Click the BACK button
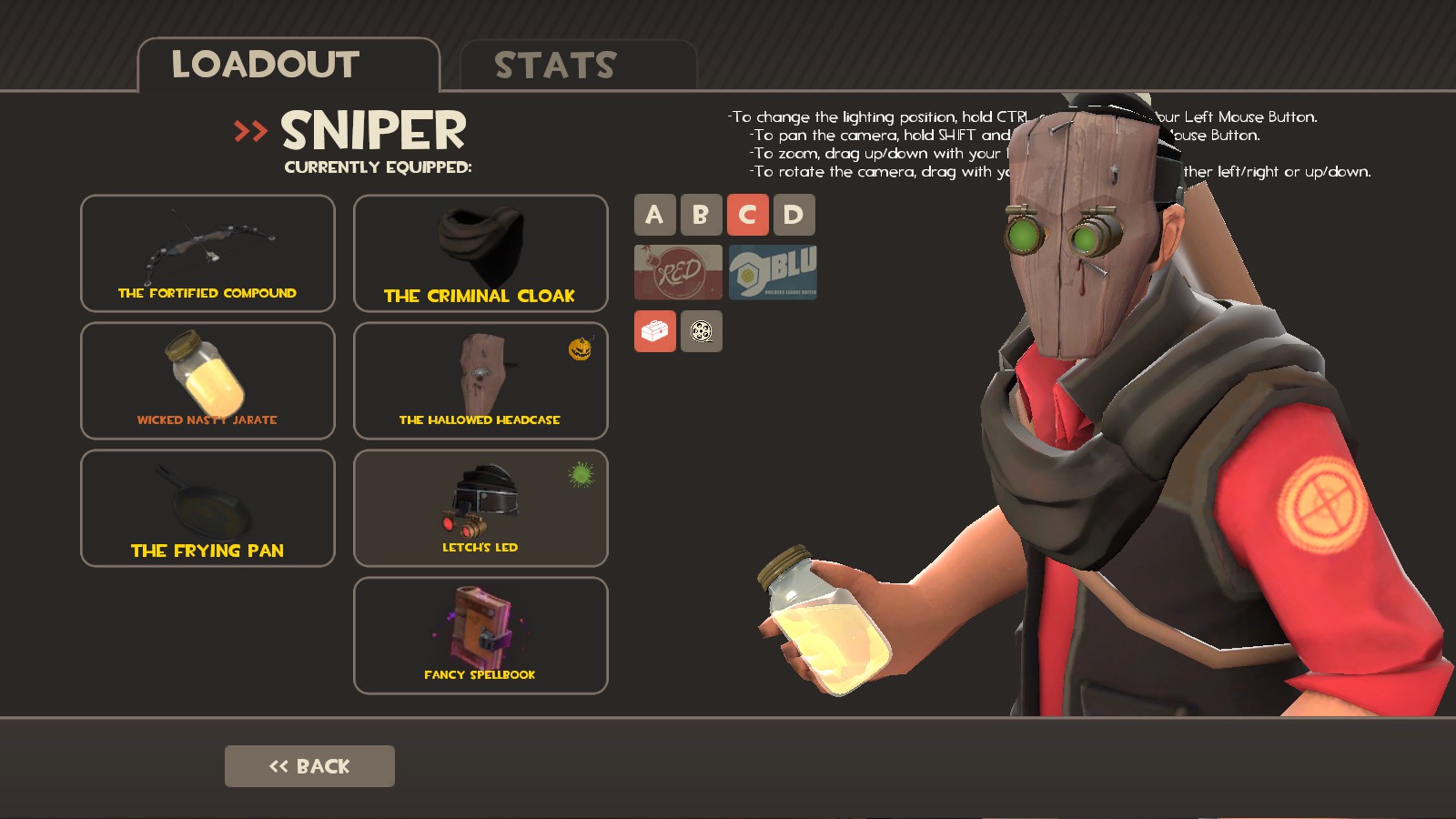 click(309, 766)
